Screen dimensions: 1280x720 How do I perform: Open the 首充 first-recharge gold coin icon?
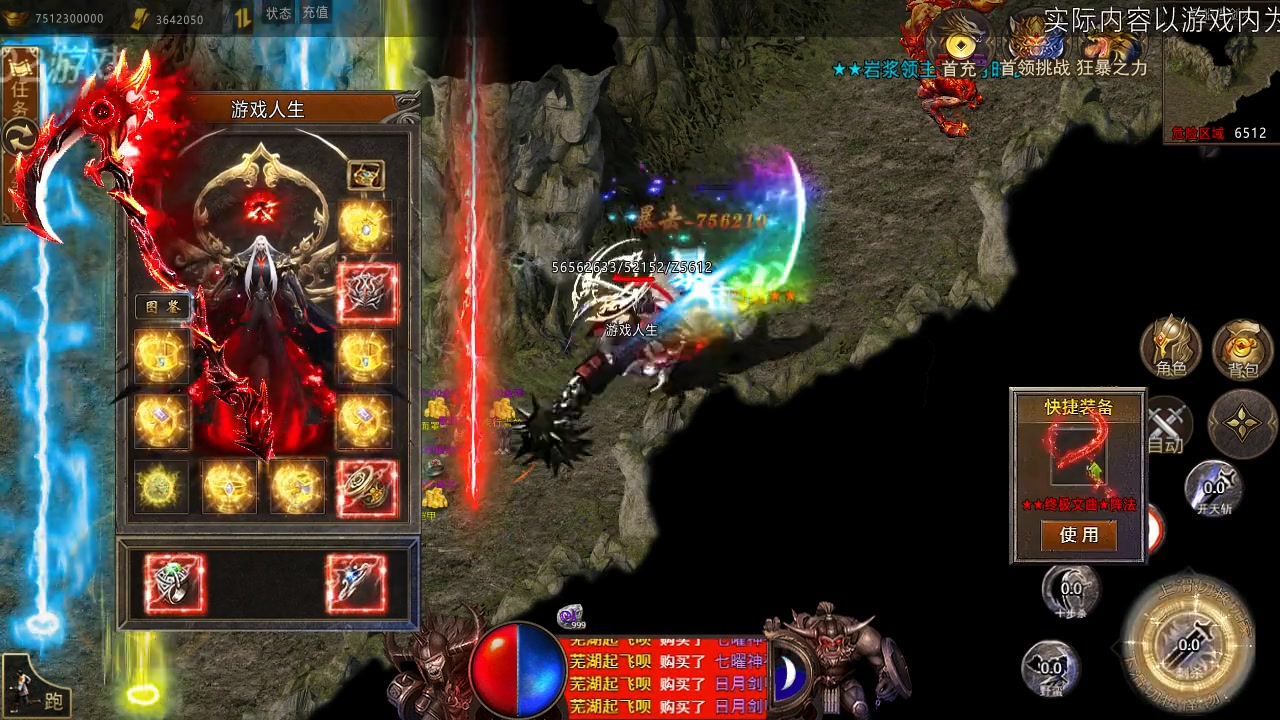click(x=960, y=47)
